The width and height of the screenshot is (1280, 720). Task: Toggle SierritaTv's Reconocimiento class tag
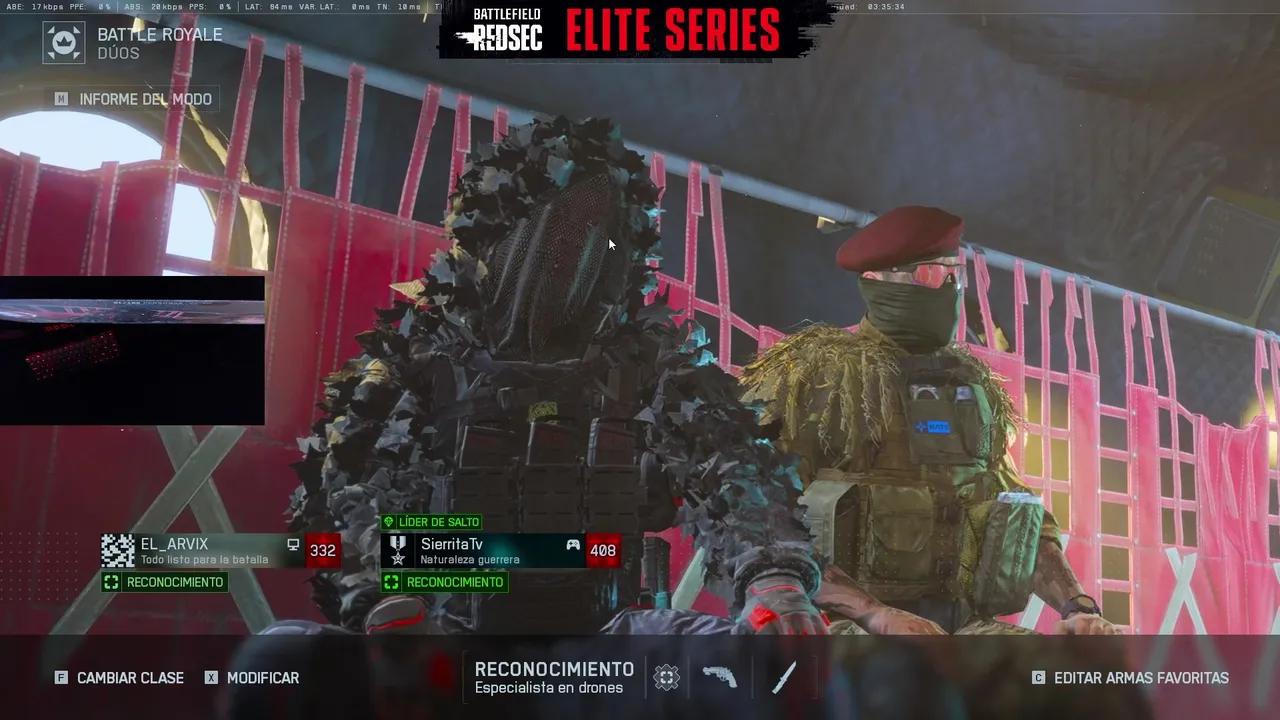click(444, 582)
